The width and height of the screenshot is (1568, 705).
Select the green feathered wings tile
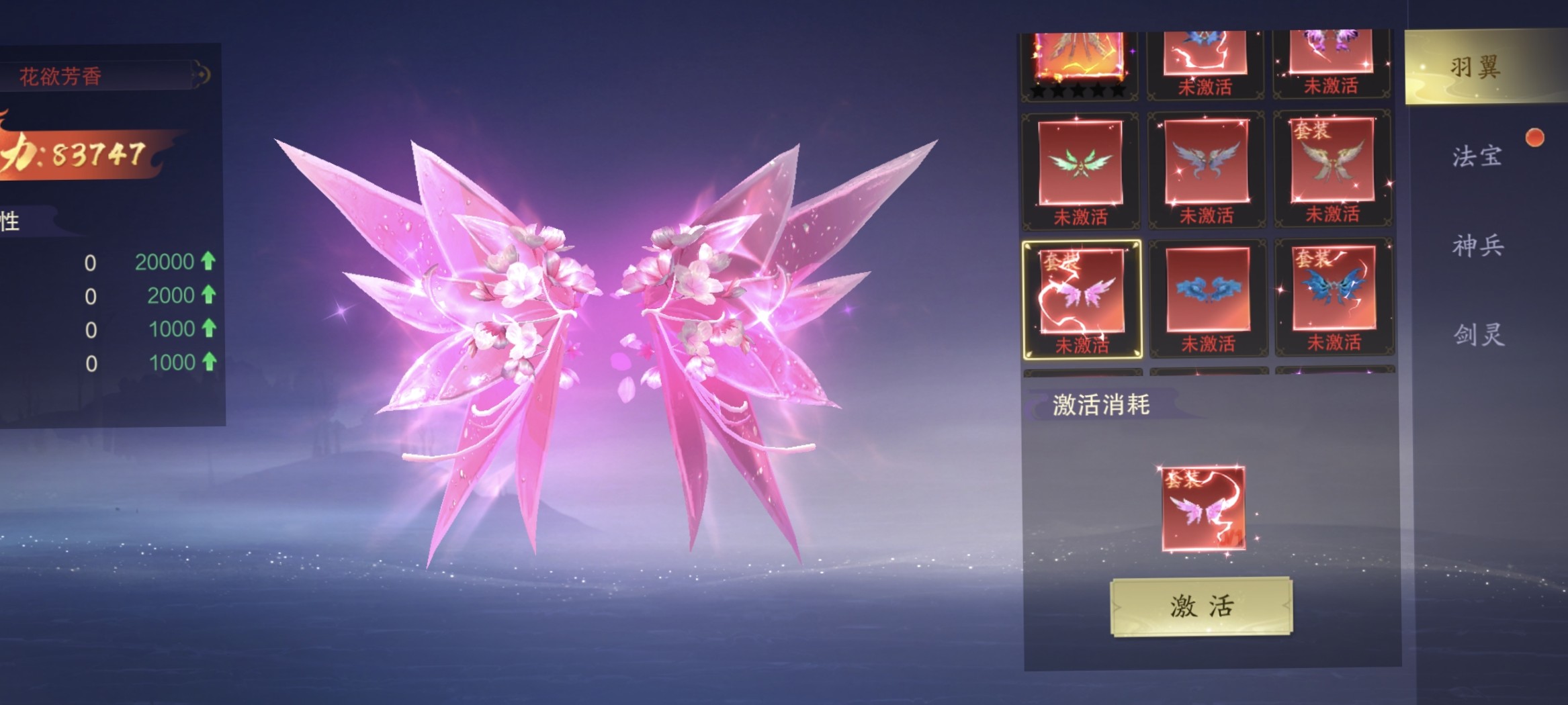1080,169
